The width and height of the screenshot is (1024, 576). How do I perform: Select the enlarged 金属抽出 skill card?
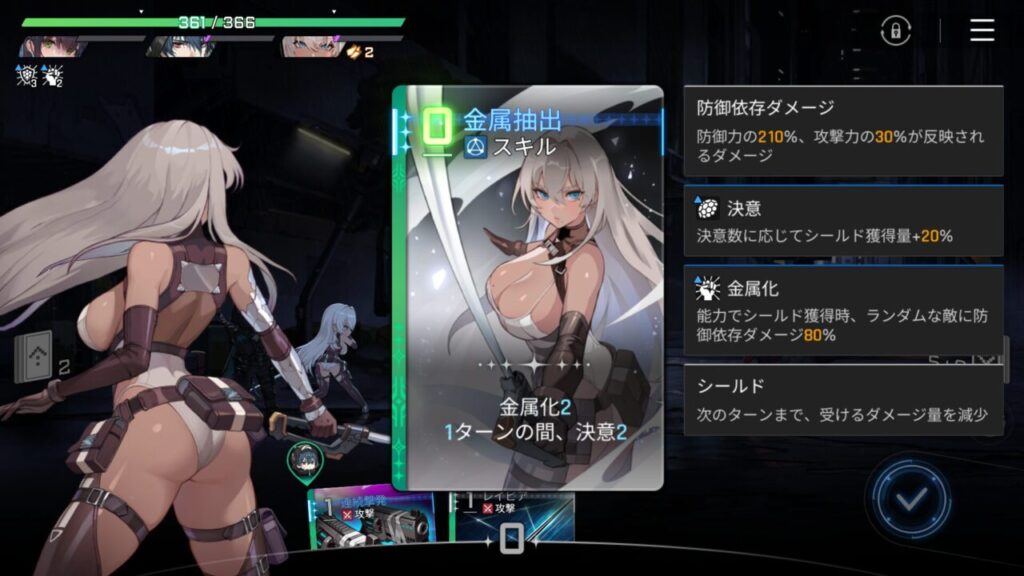coord(527,288)
